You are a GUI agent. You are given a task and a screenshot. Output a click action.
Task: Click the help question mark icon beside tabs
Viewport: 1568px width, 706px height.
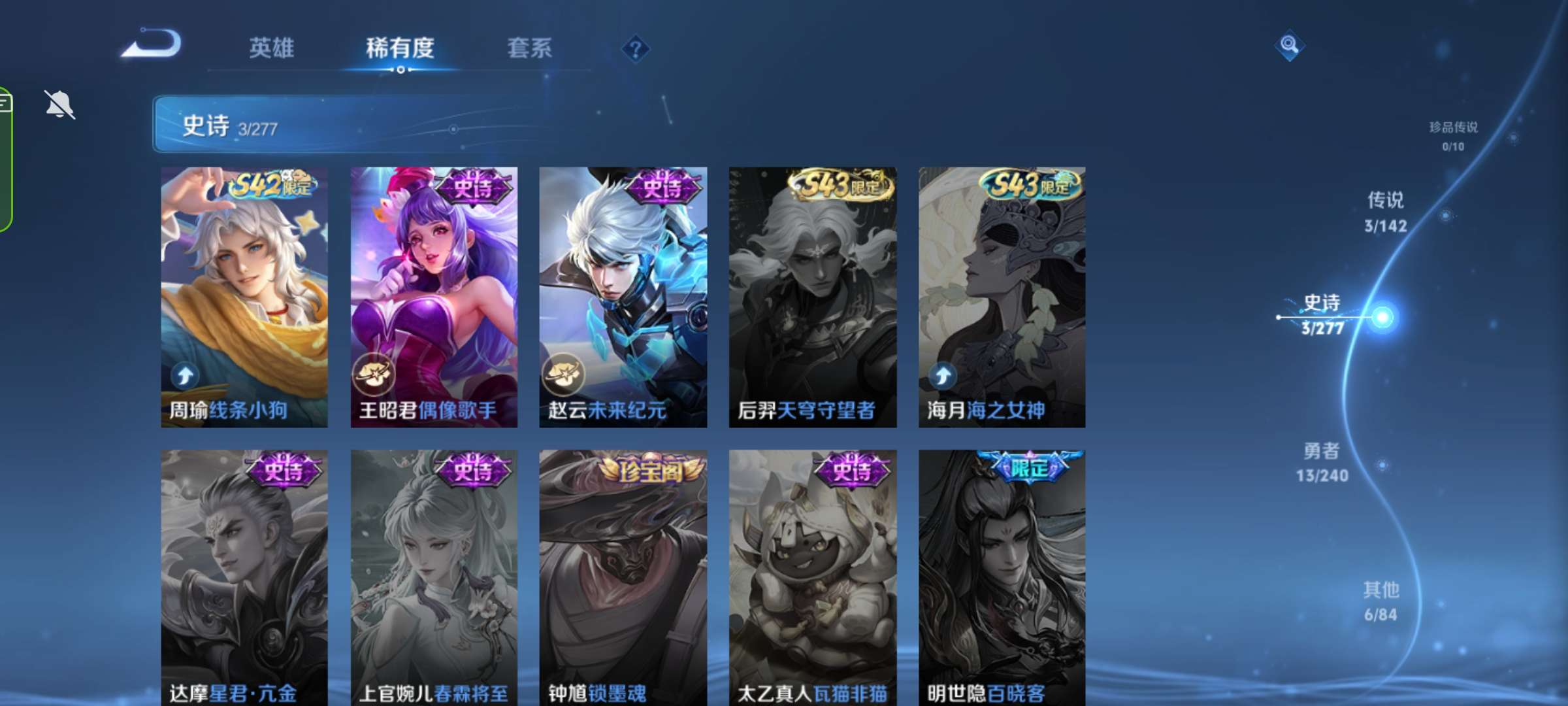[637, 48]
